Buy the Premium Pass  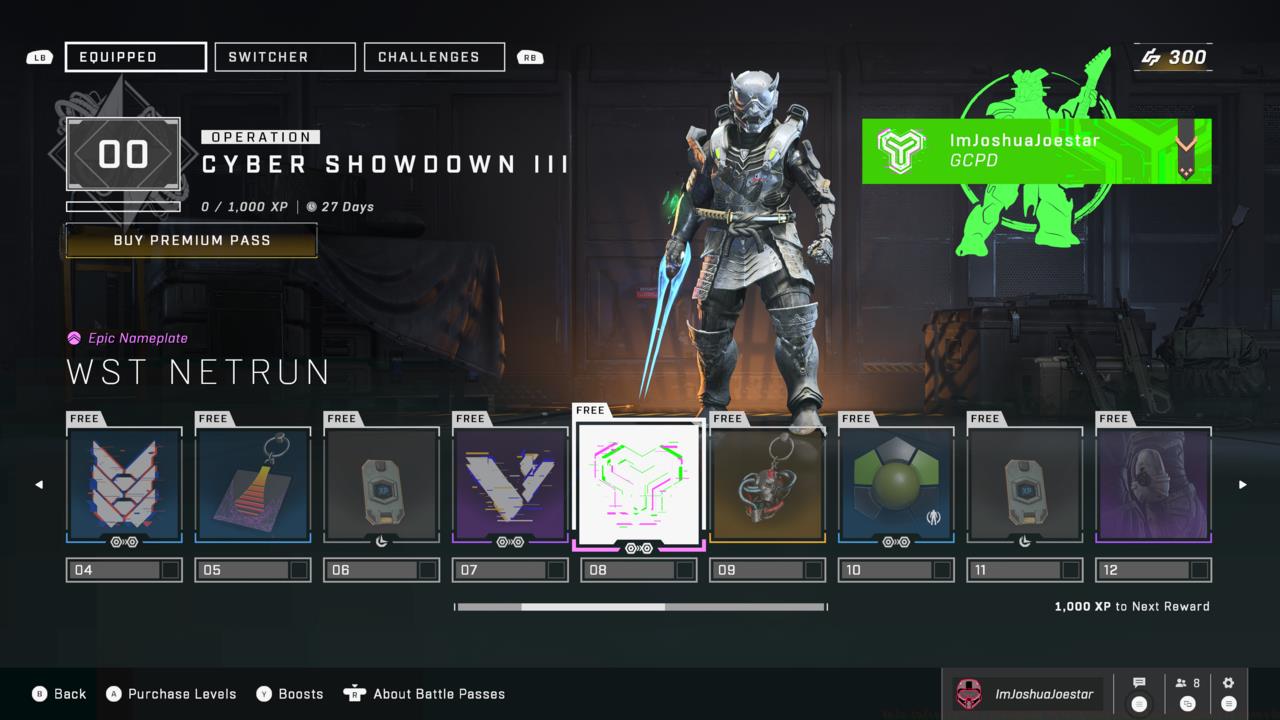(191, 240)
